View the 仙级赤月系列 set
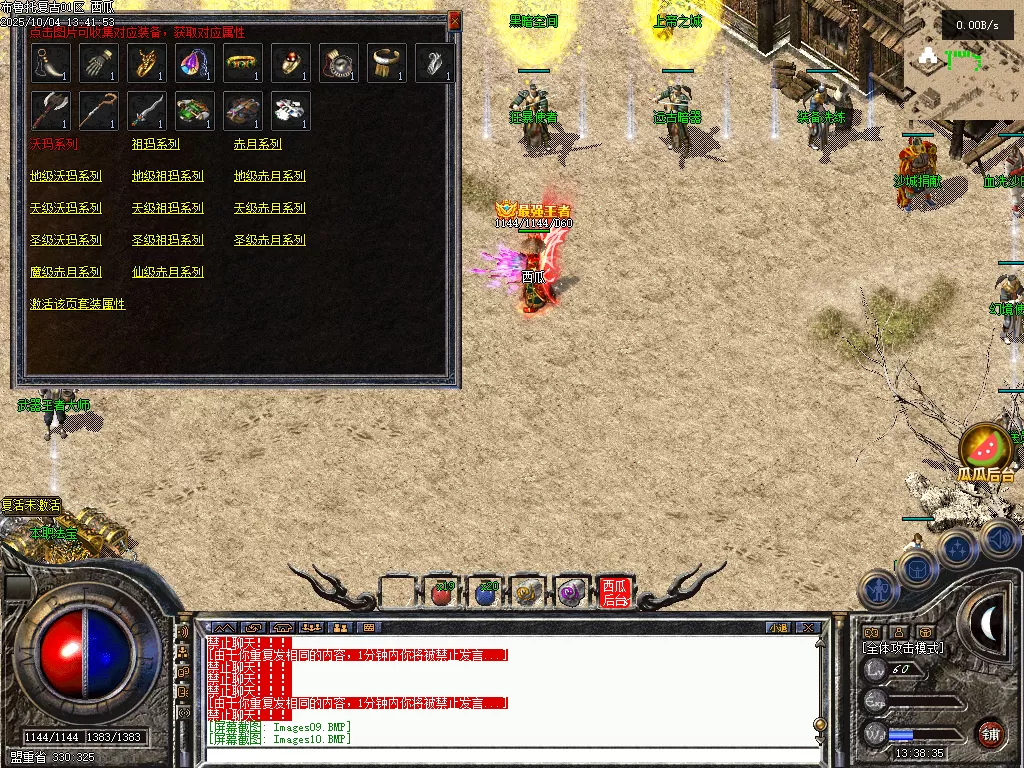The width and height of the screenshot is (1024, 768). 167,272
